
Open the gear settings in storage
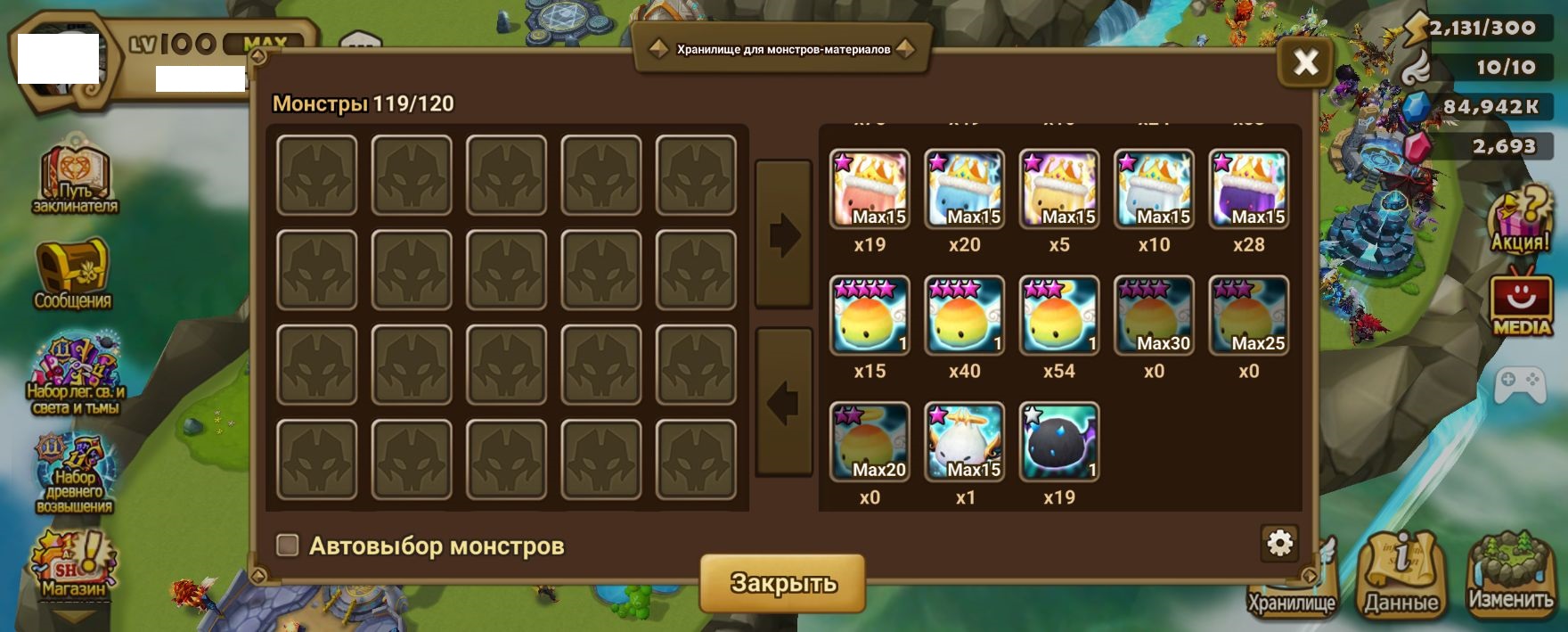coord(1279,543)
